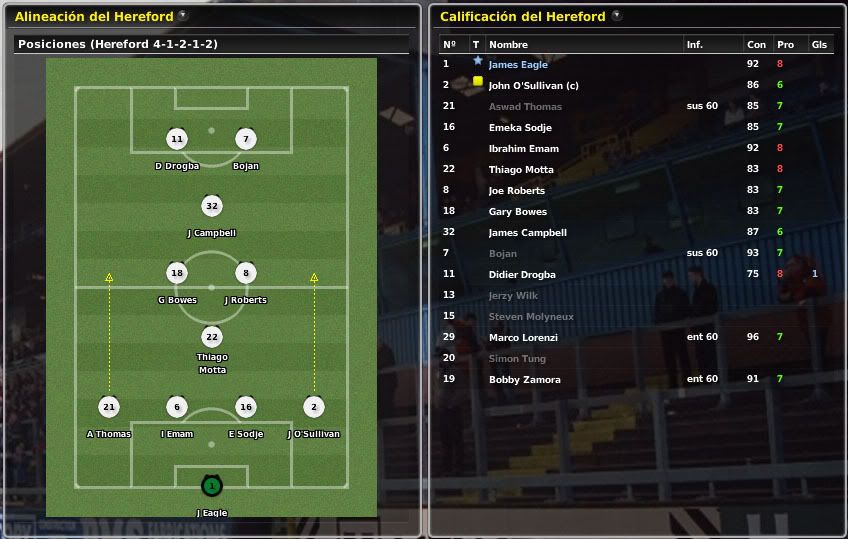848x539 pixels.
Task: Choose Thiago Motta from the ratings list
Action: 521,170
